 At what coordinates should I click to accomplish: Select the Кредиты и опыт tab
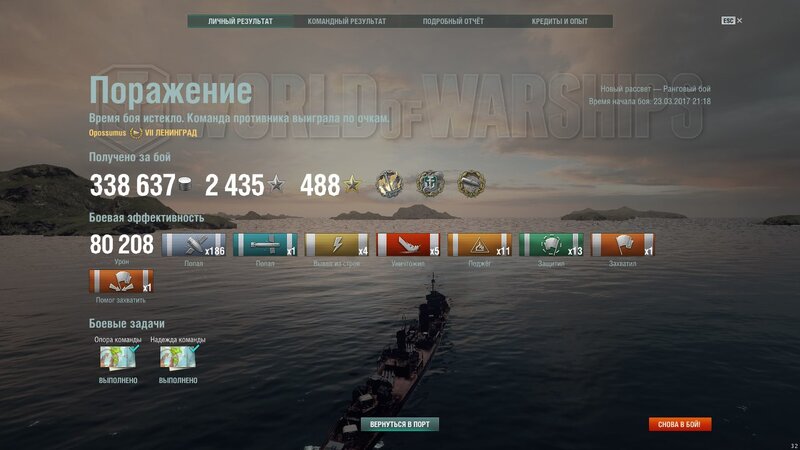tap(560, 21)
